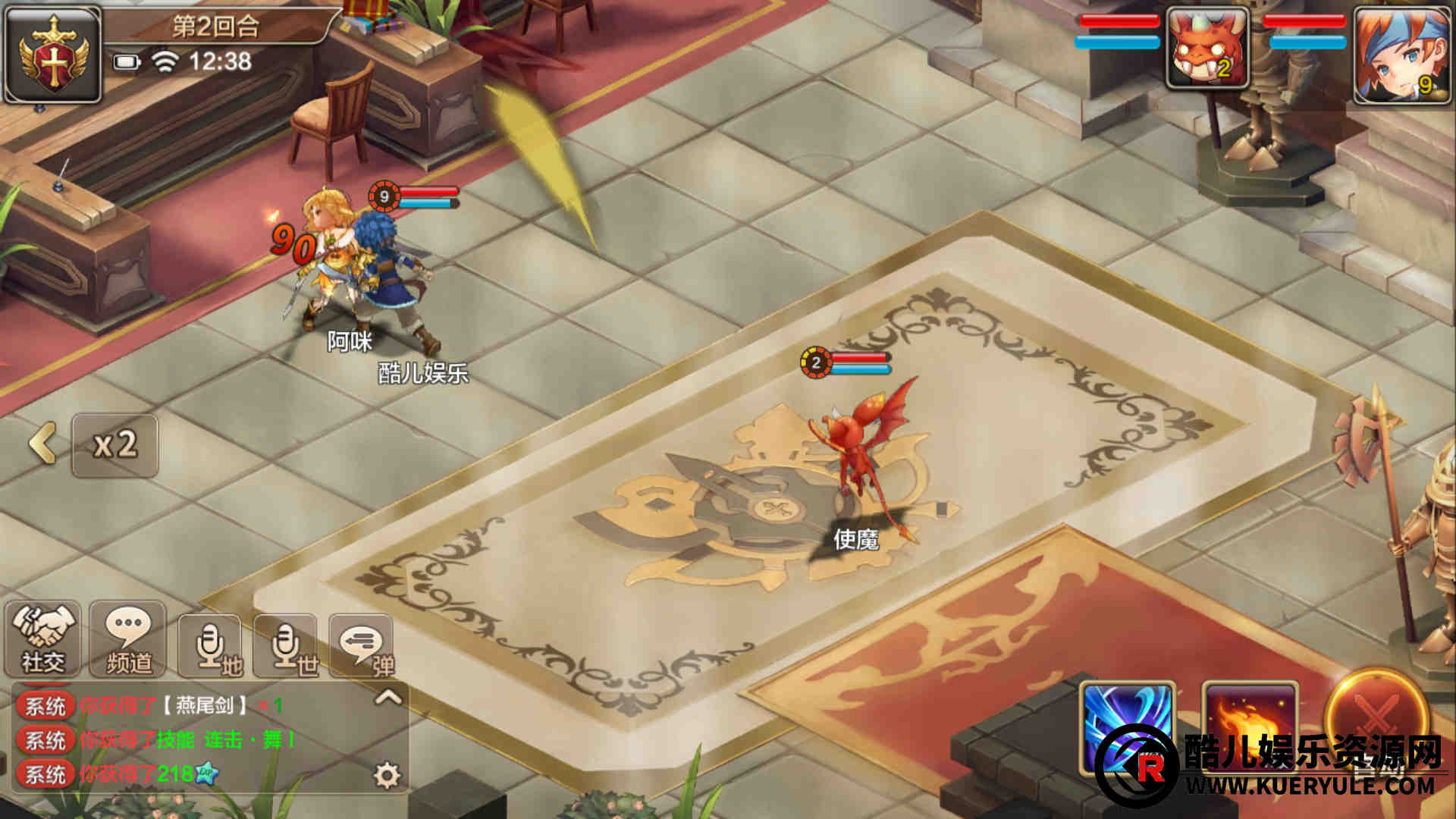Image resolution: width=1456 pixels, height=819 pixels.
Task: Collapse the side panel with the left arrow
Action: point(43,444)
